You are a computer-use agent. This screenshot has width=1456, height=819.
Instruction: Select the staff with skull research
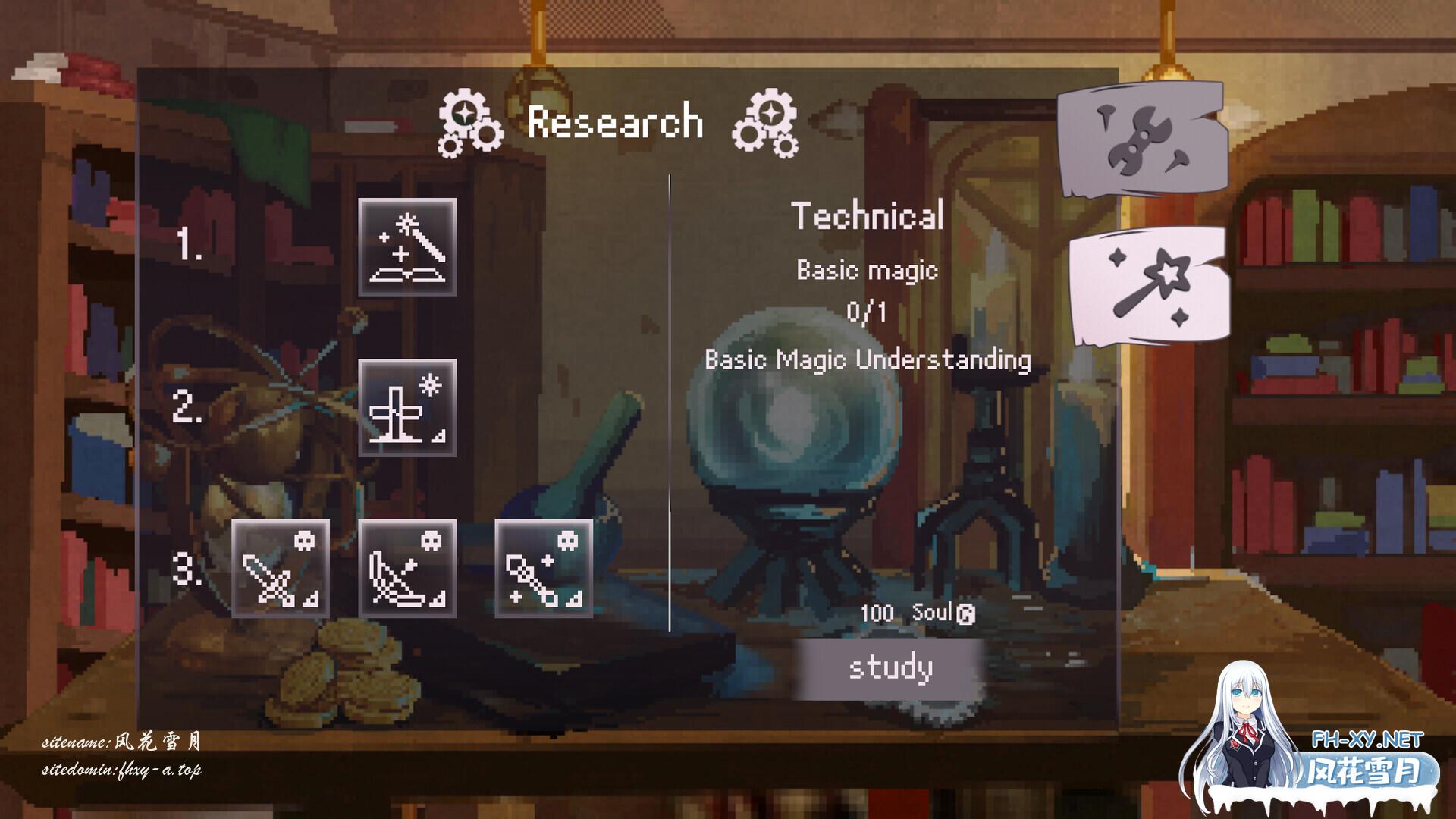(x=544, y=569)
